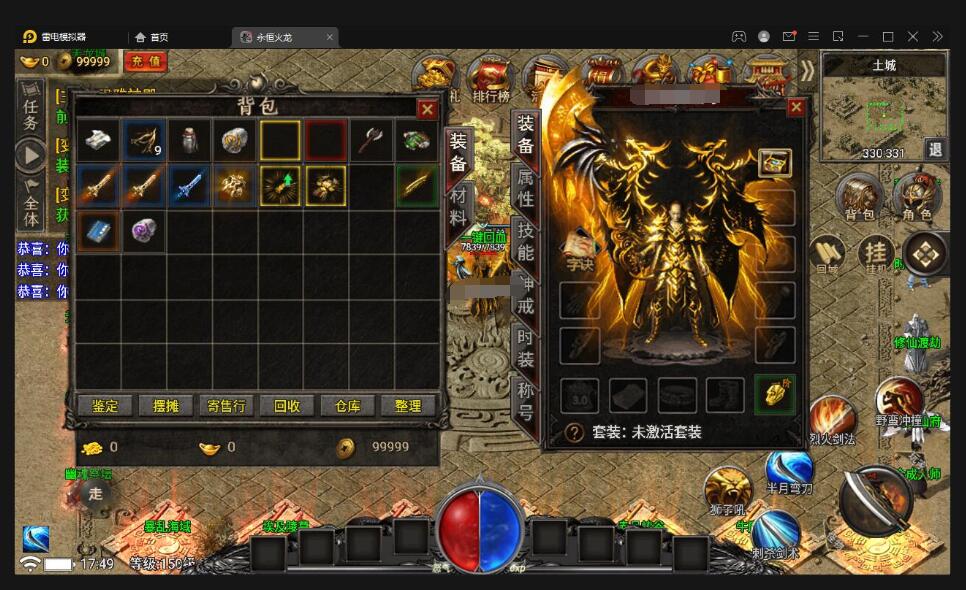Click the 鉴定 identify button
This screenshot has width=966, height=590.
[105, 406]
